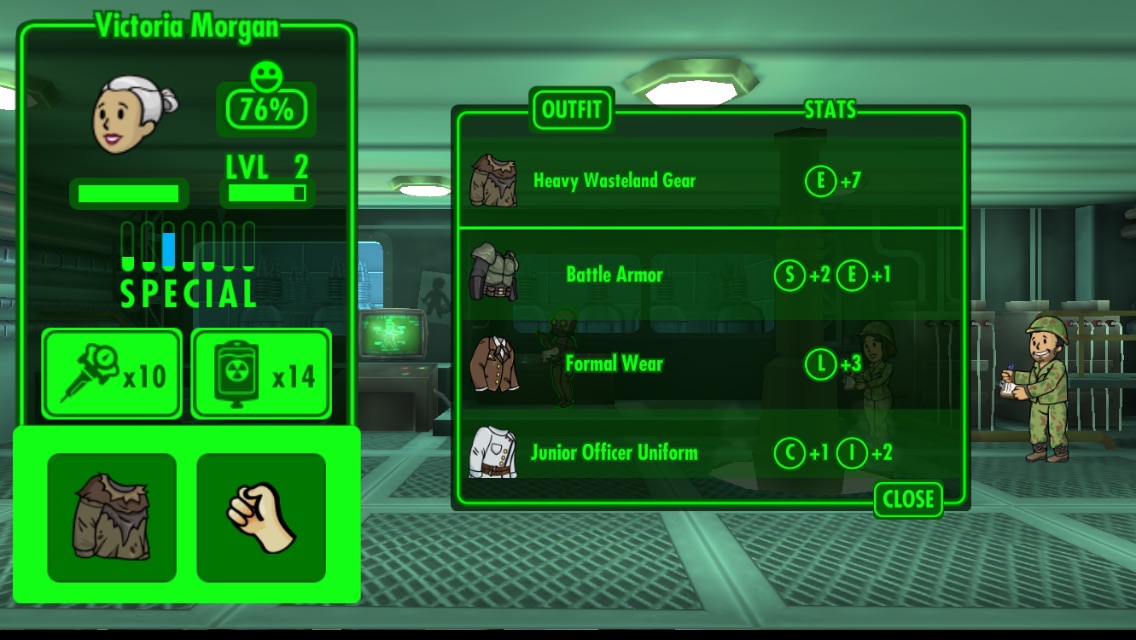The height and width of the screenshot is (640, 1136).
Task: Open the dweller's outfit slot
Action: [112, 517]
